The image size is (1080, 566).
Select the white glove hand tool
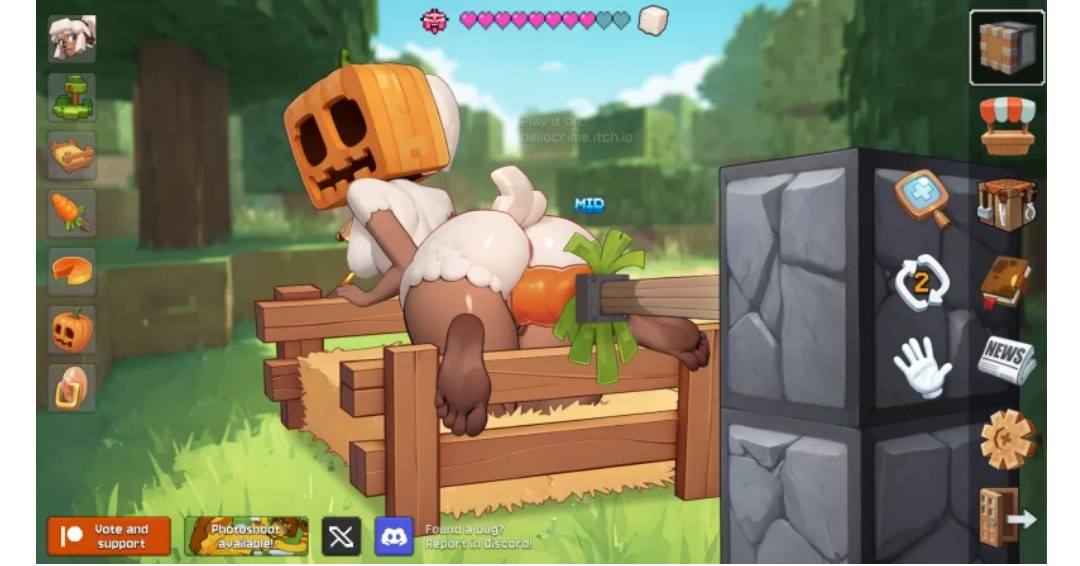click(921, 366)
